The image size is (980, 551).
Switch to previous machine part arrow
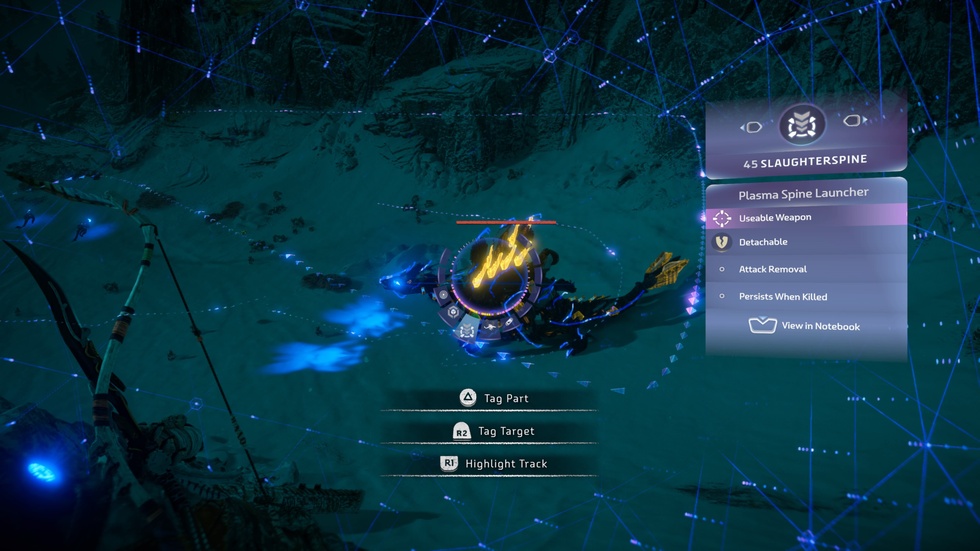click(752, 127)
